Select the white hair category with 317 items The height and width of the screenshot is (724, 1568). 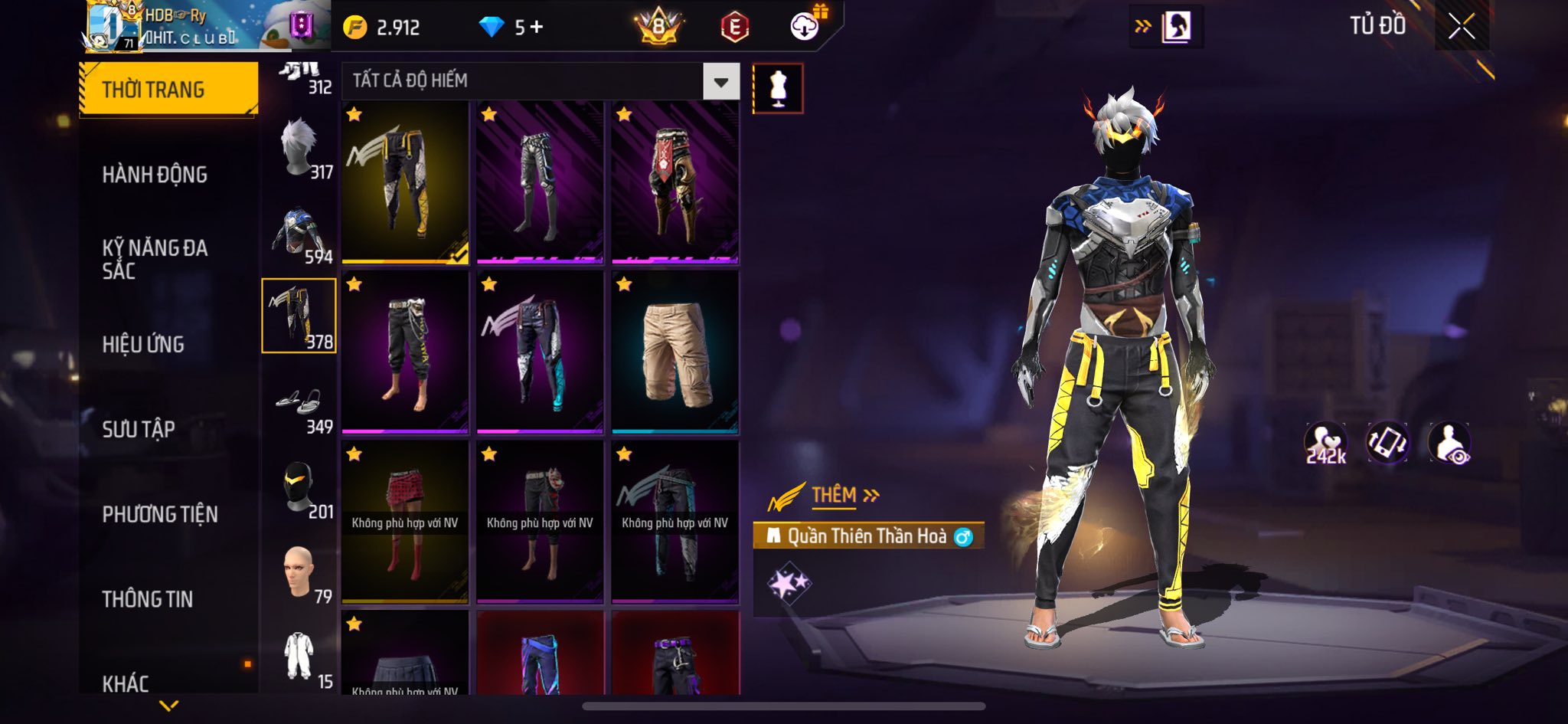tap(299, 148)
